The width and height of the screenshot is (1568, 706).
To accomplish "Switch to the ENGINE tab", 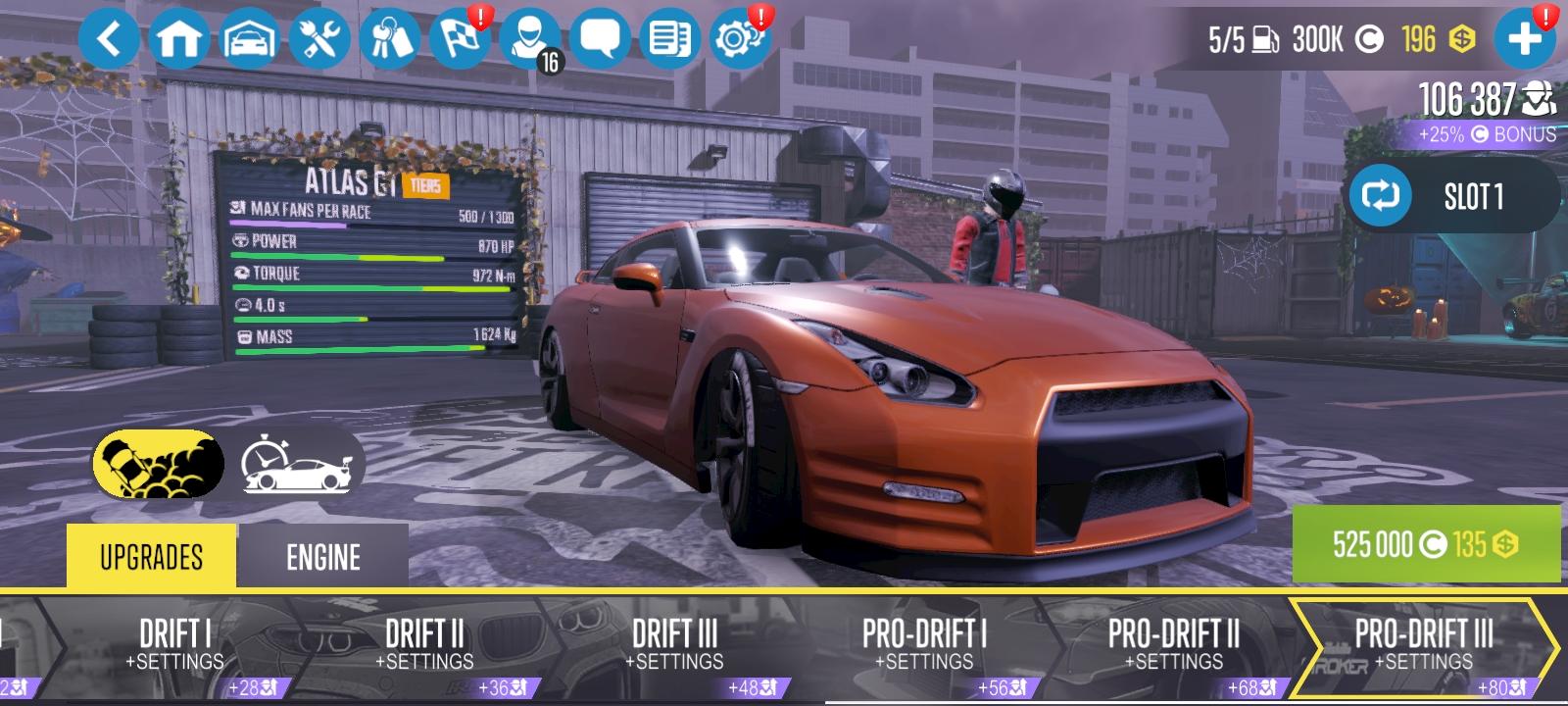I will tap(321, 559).
